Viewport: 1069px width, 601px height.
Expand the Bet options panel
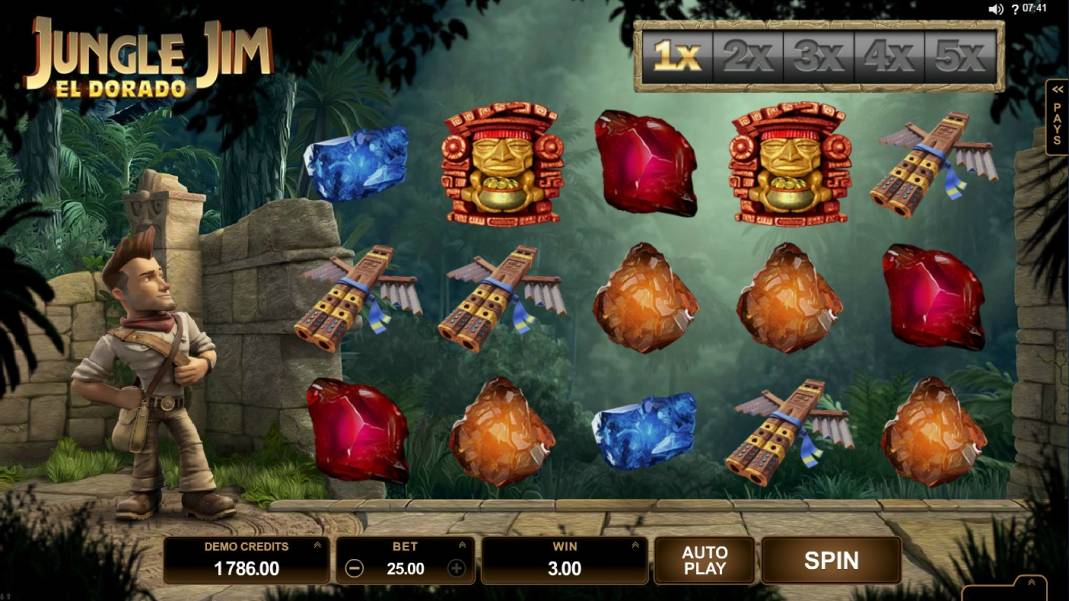pos(462,546)
